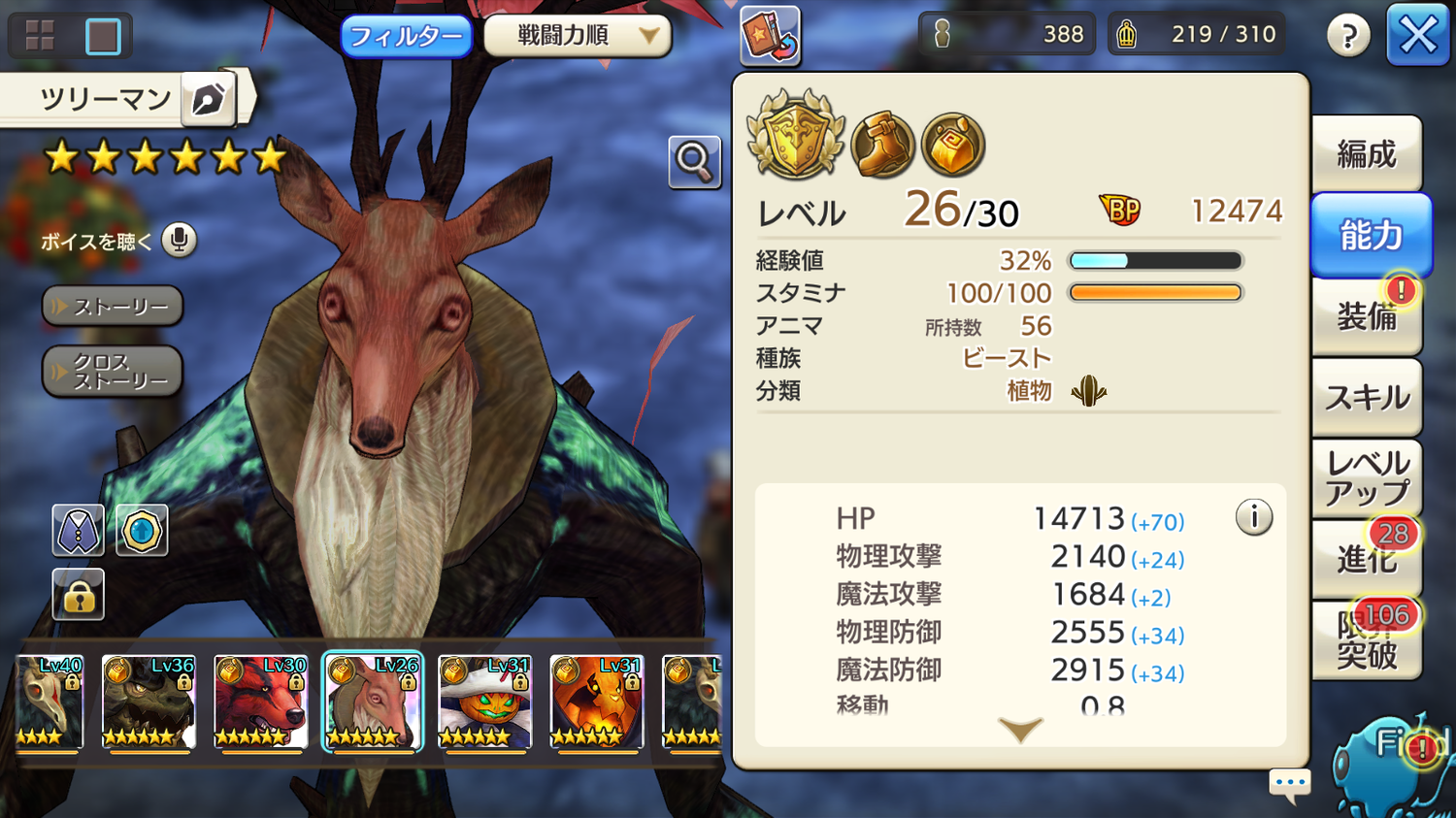Switch to the grid view icon
1456x818 pixels.
pyautogui.click(x=40, y=36)
